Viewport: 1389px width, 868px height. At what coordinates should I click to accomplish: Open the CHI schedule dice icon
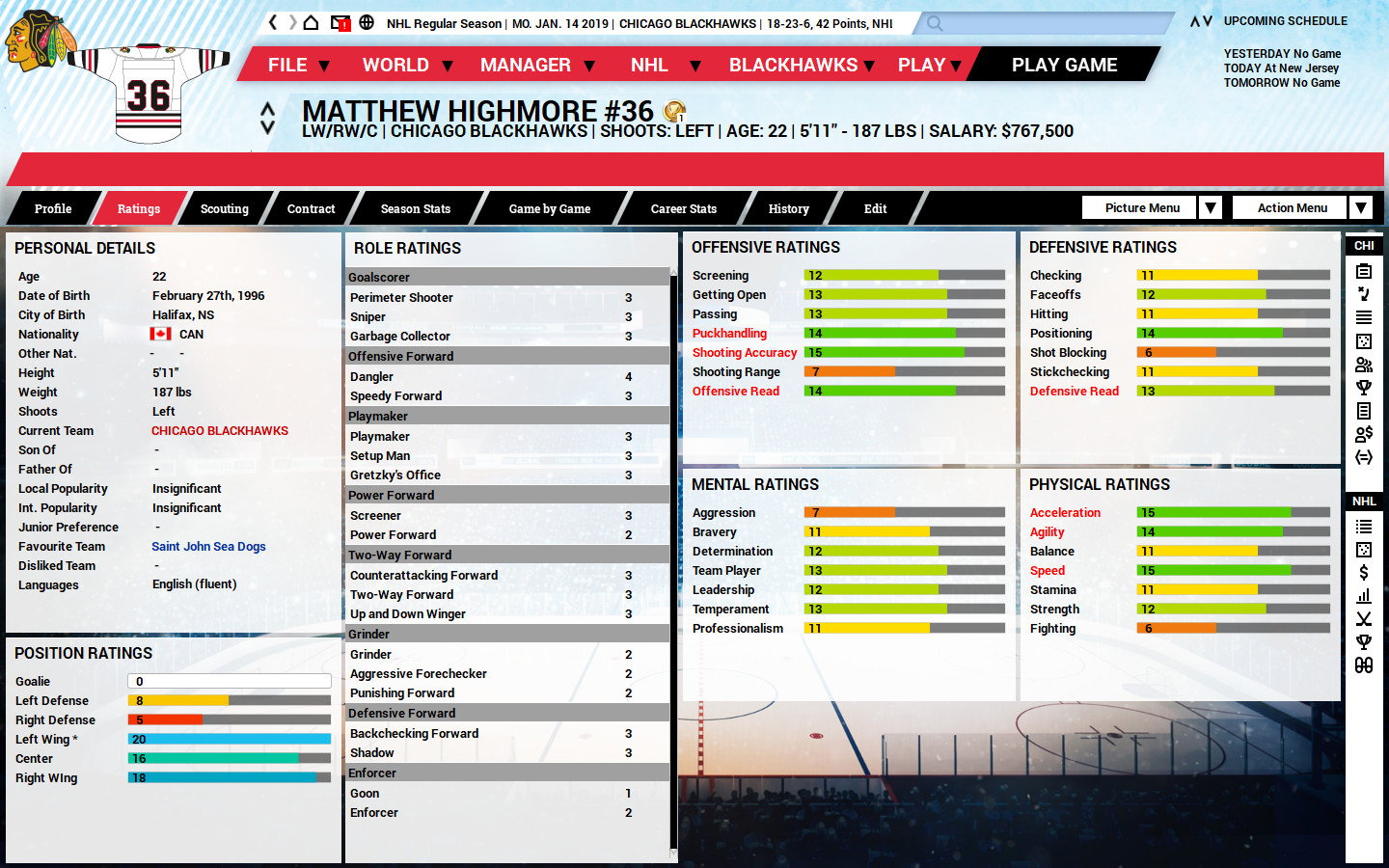(1364, 340)
